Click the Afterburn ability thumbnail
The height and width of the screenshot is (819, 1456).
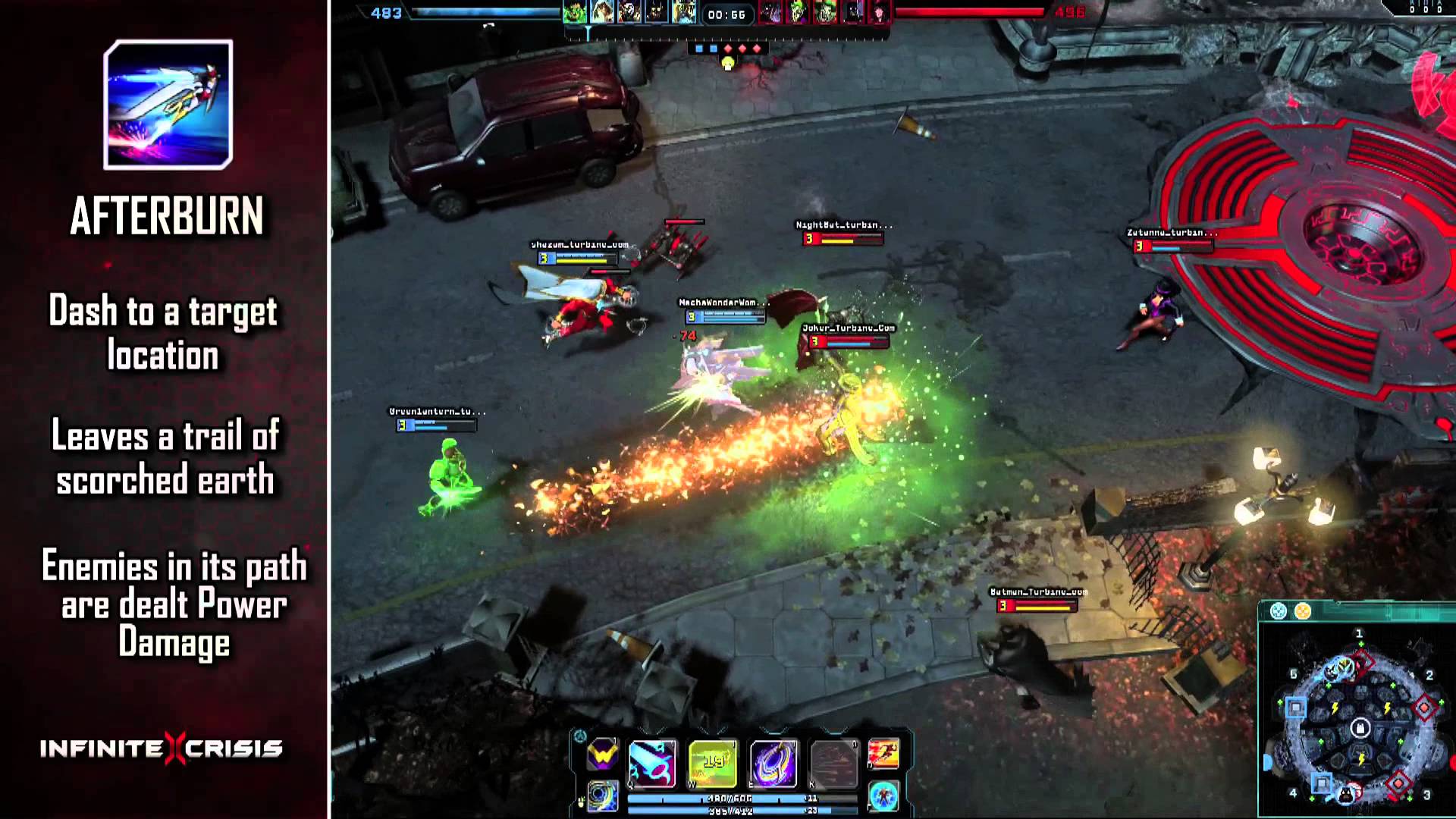[x=168, y=105]
